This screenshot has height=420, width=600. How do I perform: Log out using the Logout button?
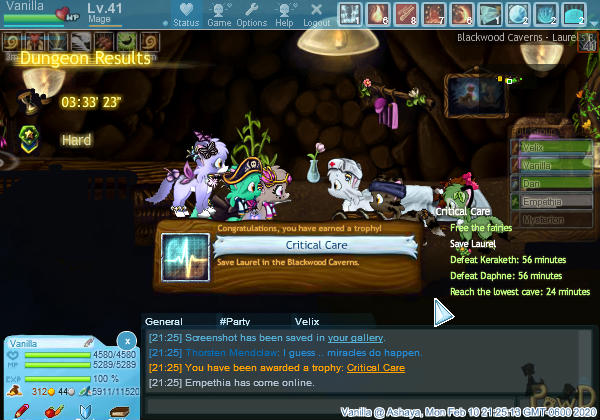[x=316, y=13]
